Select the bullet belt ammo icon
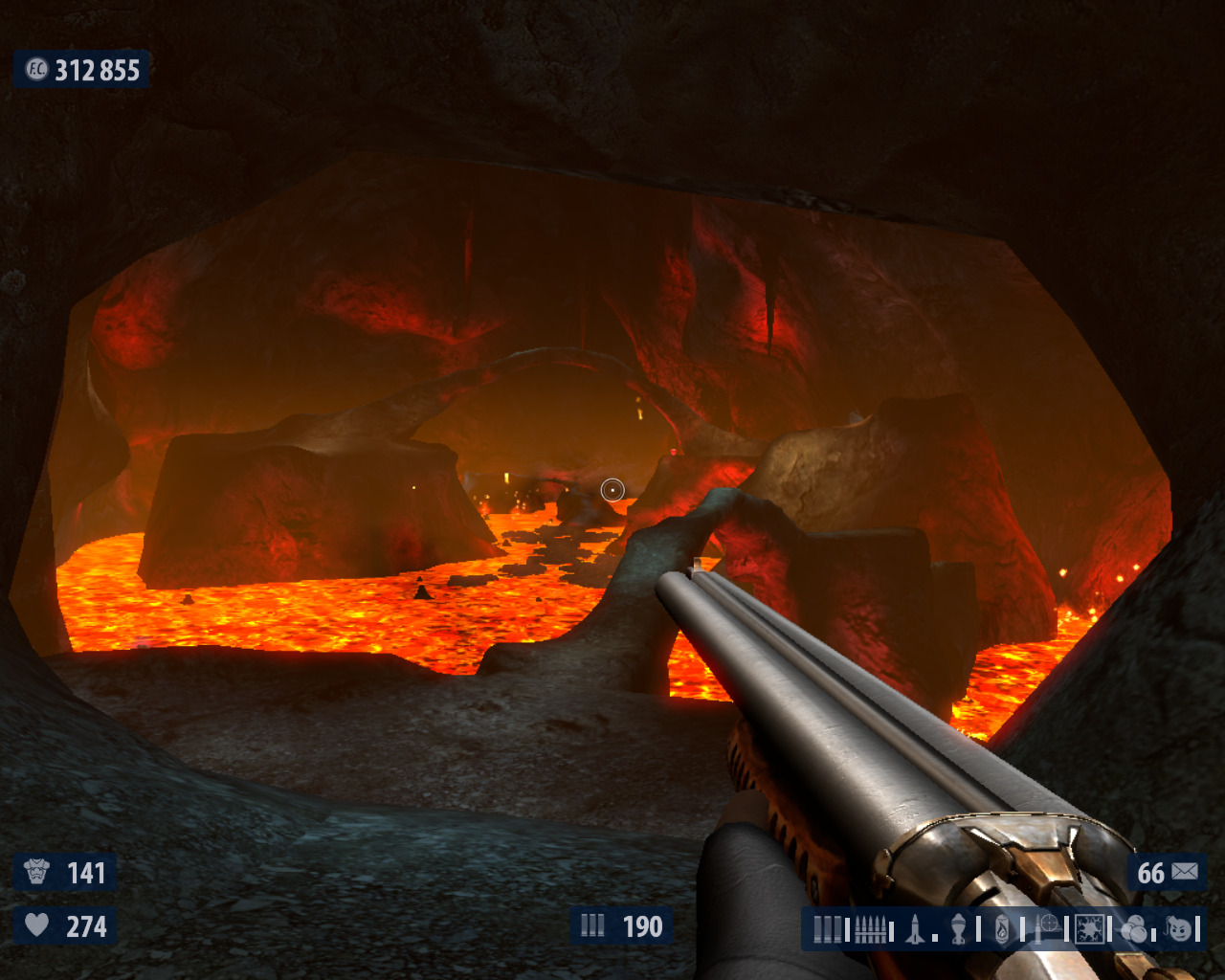The height and width of the screenshot is (980, 1225). tap(870, 929)
